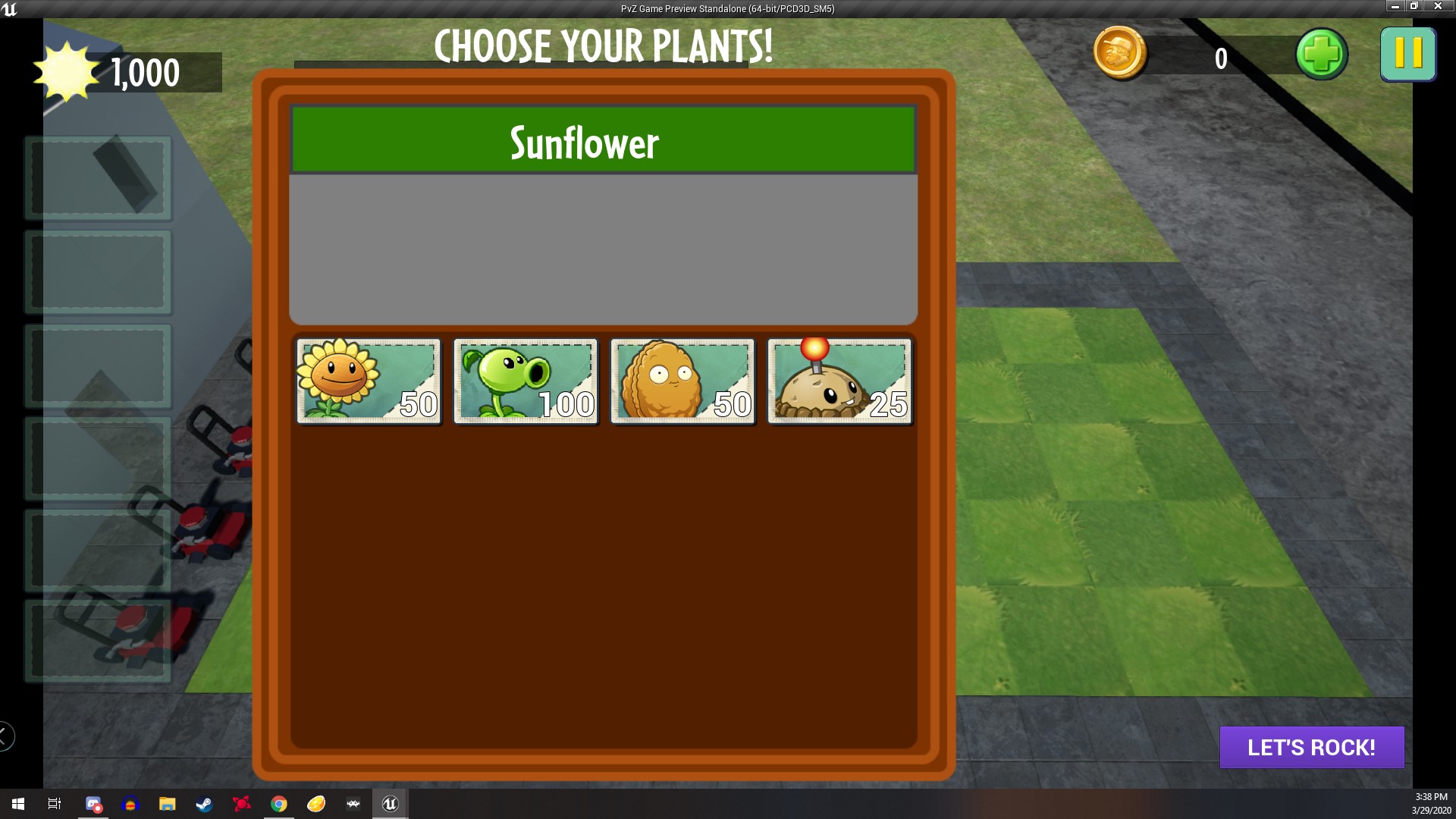
Task: Select the Wall-nut seed packet
Action: click(x=682, y=381)
